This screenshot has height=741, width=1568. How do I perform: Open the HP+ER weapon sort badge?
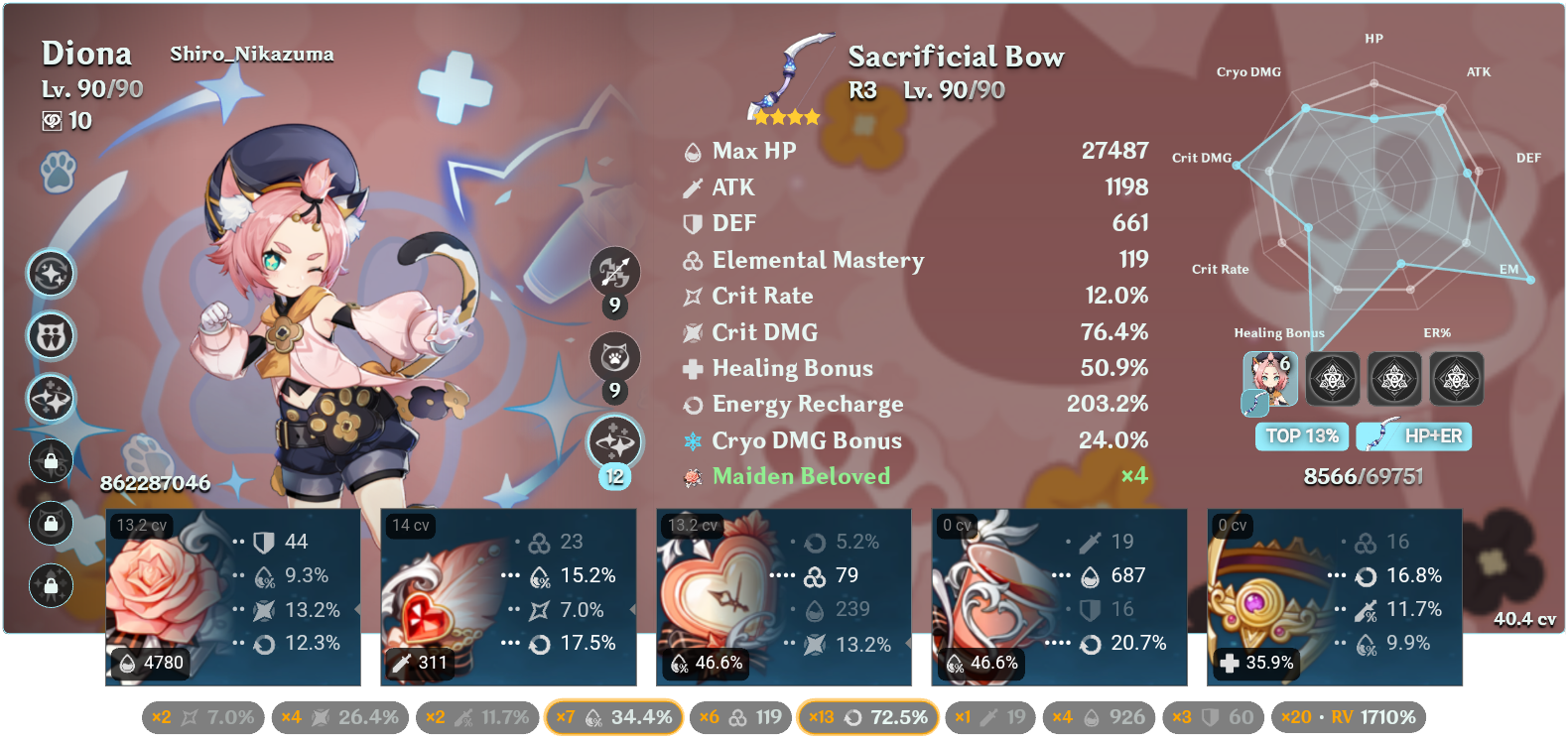tap(1414, 436)
